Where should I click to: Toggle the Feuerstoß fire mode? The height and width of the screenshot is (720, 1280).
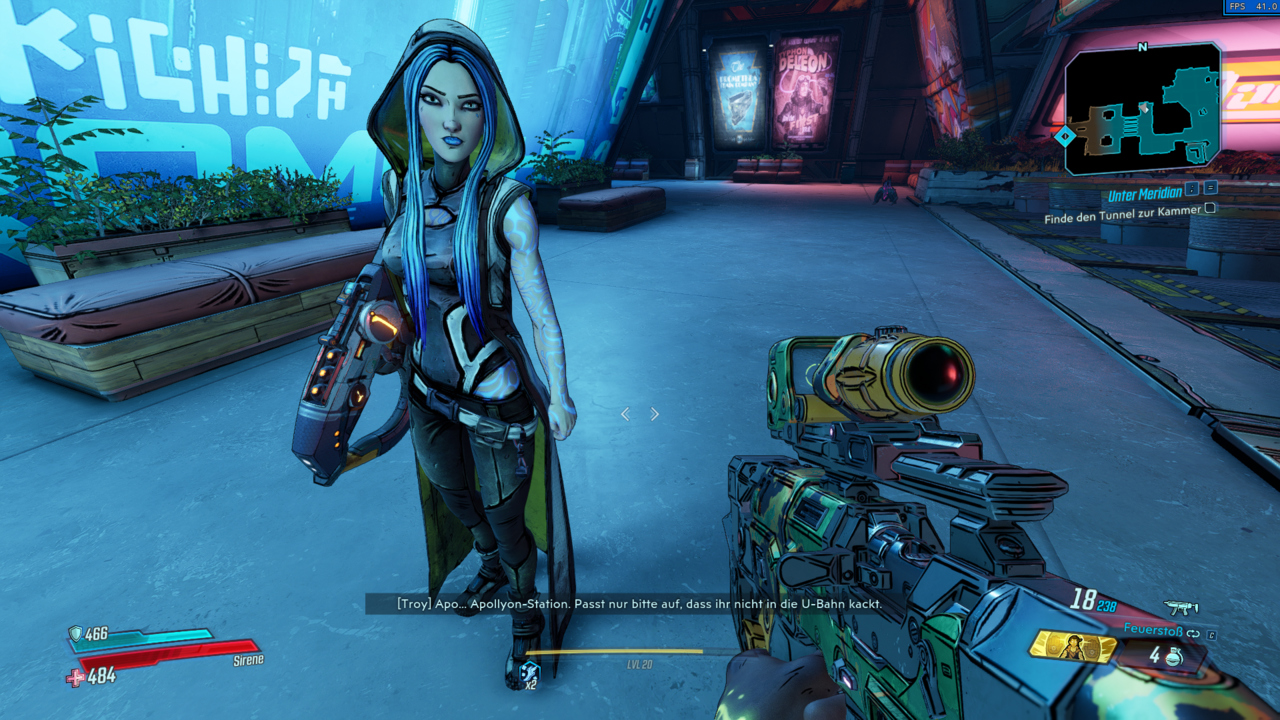pos(1192,633)
